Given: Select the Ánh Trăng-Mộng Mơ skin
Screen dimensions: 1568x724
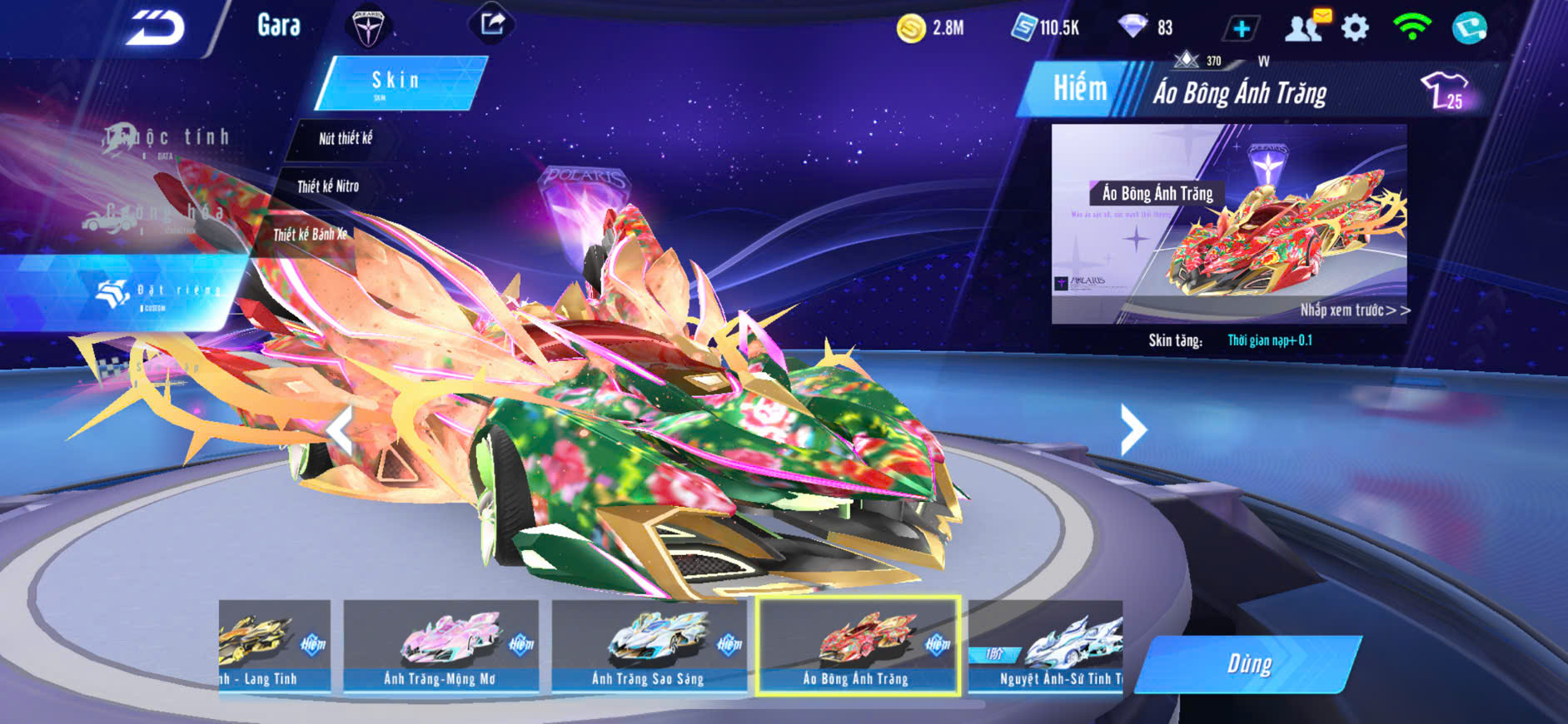Looking at the screenshot, I should click(441, 647).
